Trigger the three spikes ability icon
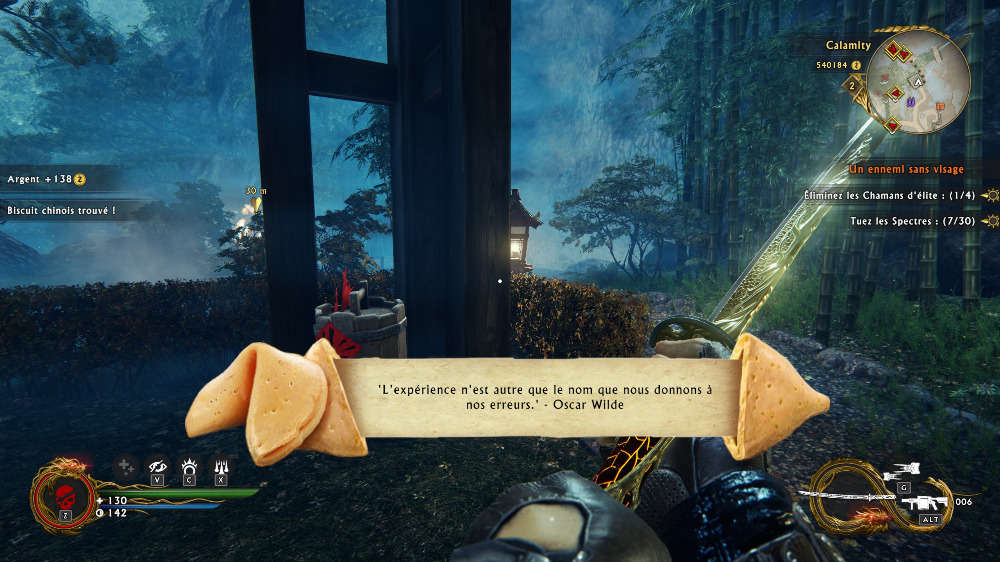Image resolution: width=1000 pixels, height=562 pixels. tap(221, 466)
